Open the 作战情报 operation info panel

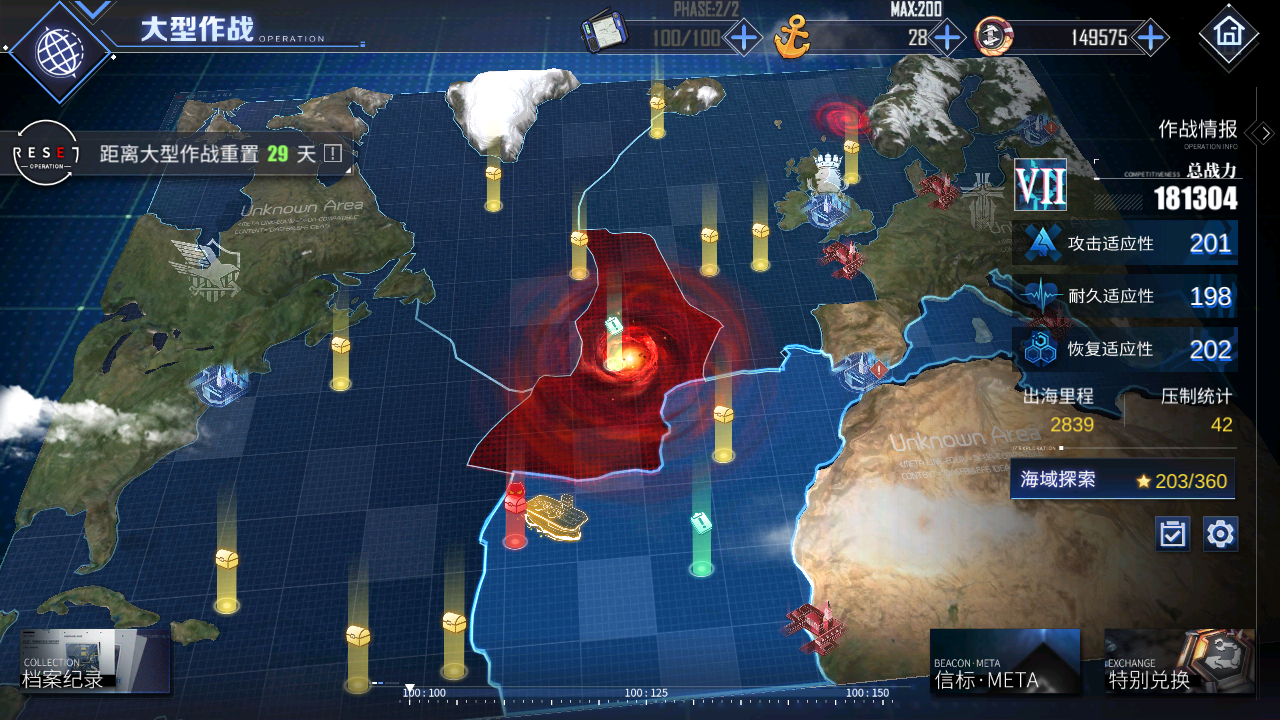click(x=1210, y=130)
